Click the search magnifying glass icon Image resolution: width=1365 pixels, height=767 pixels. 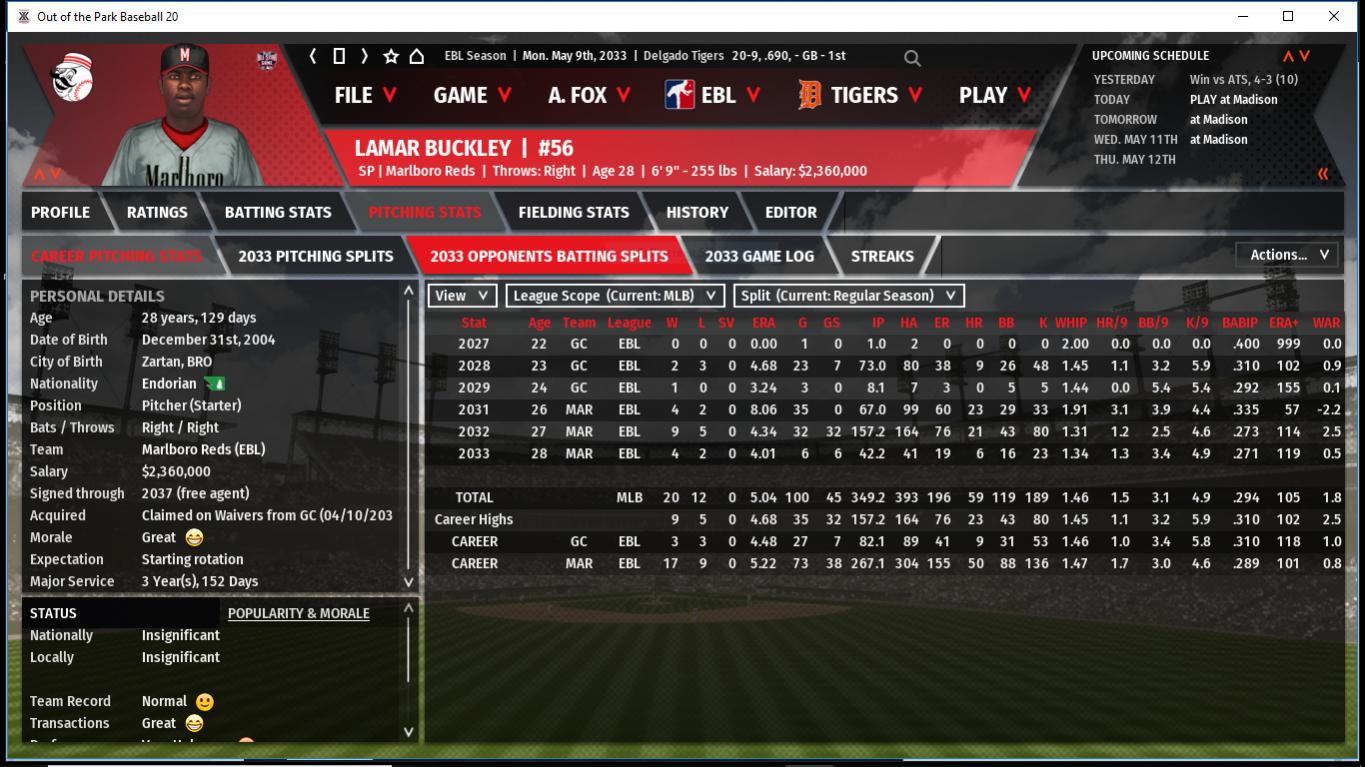[x=912, y=58]
